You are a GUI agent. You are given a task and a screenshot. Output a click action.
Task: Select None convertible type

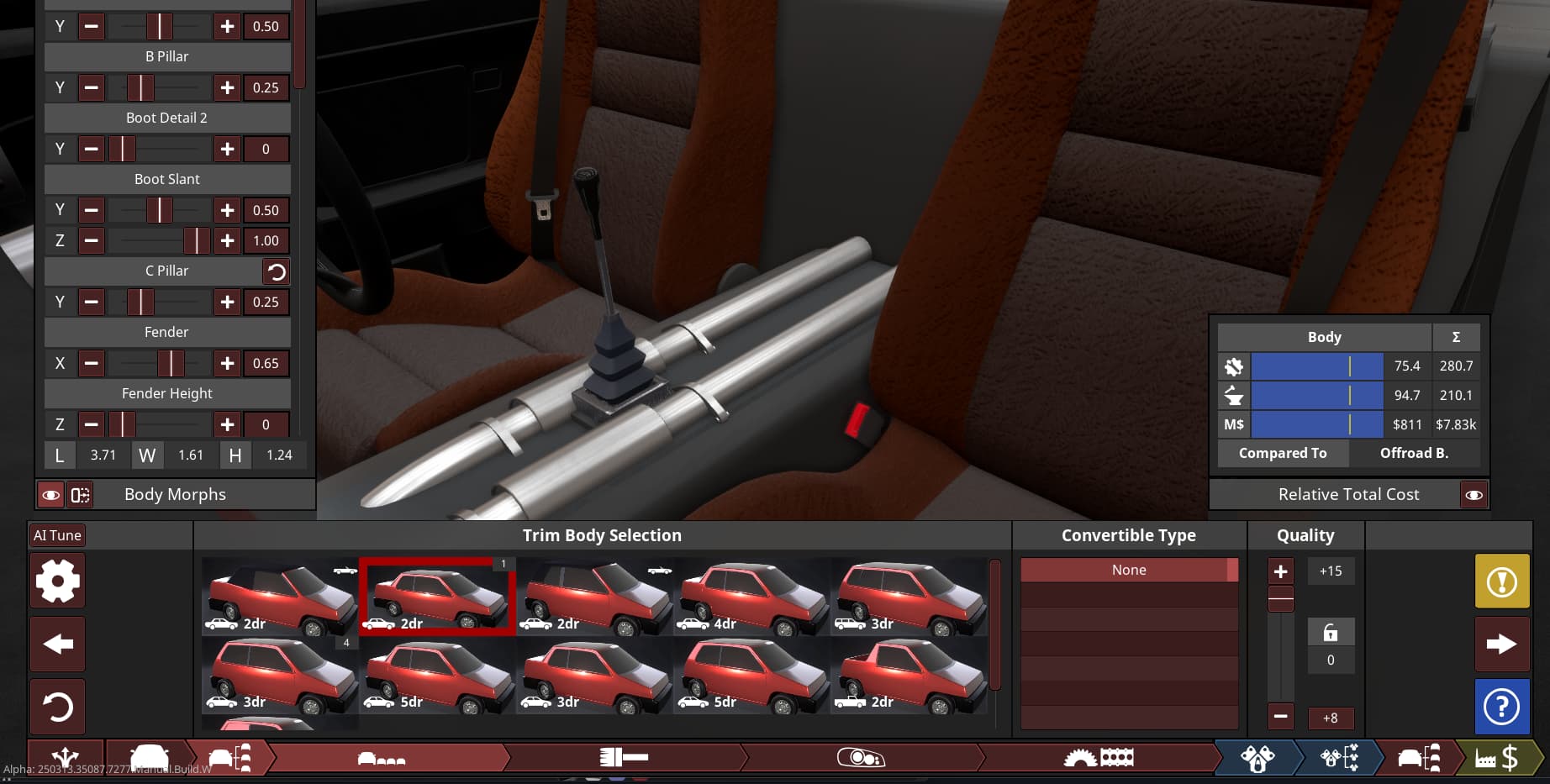point(1128,570)
